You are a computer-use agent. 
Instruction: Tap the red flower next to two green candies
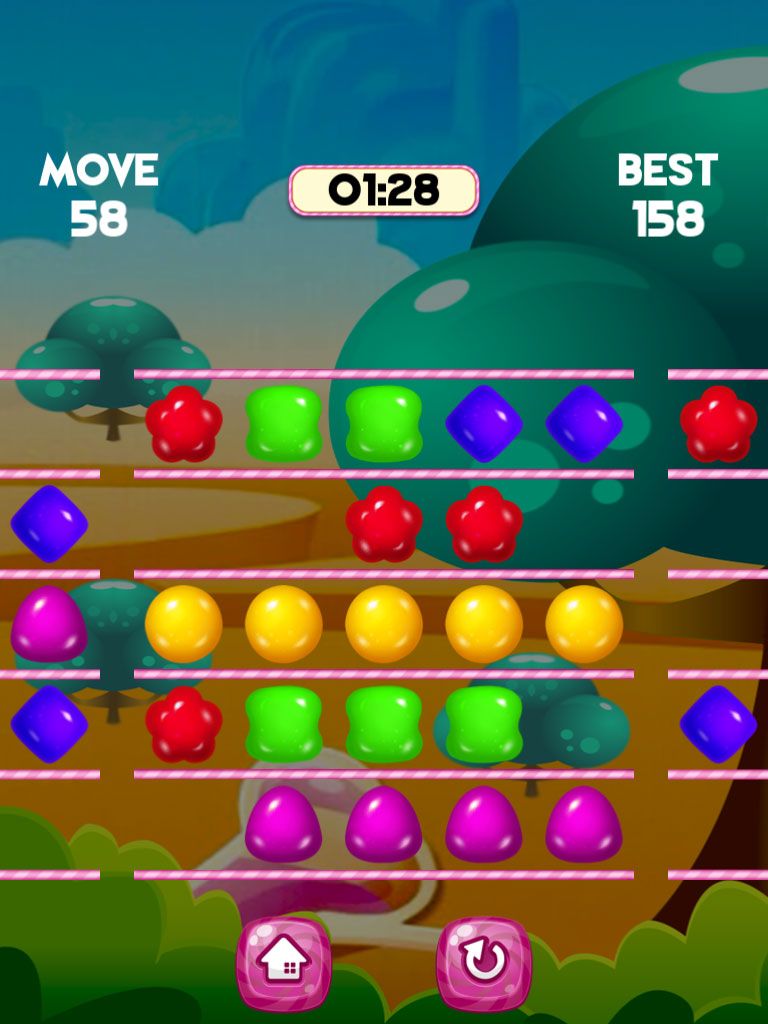(184, 424)
